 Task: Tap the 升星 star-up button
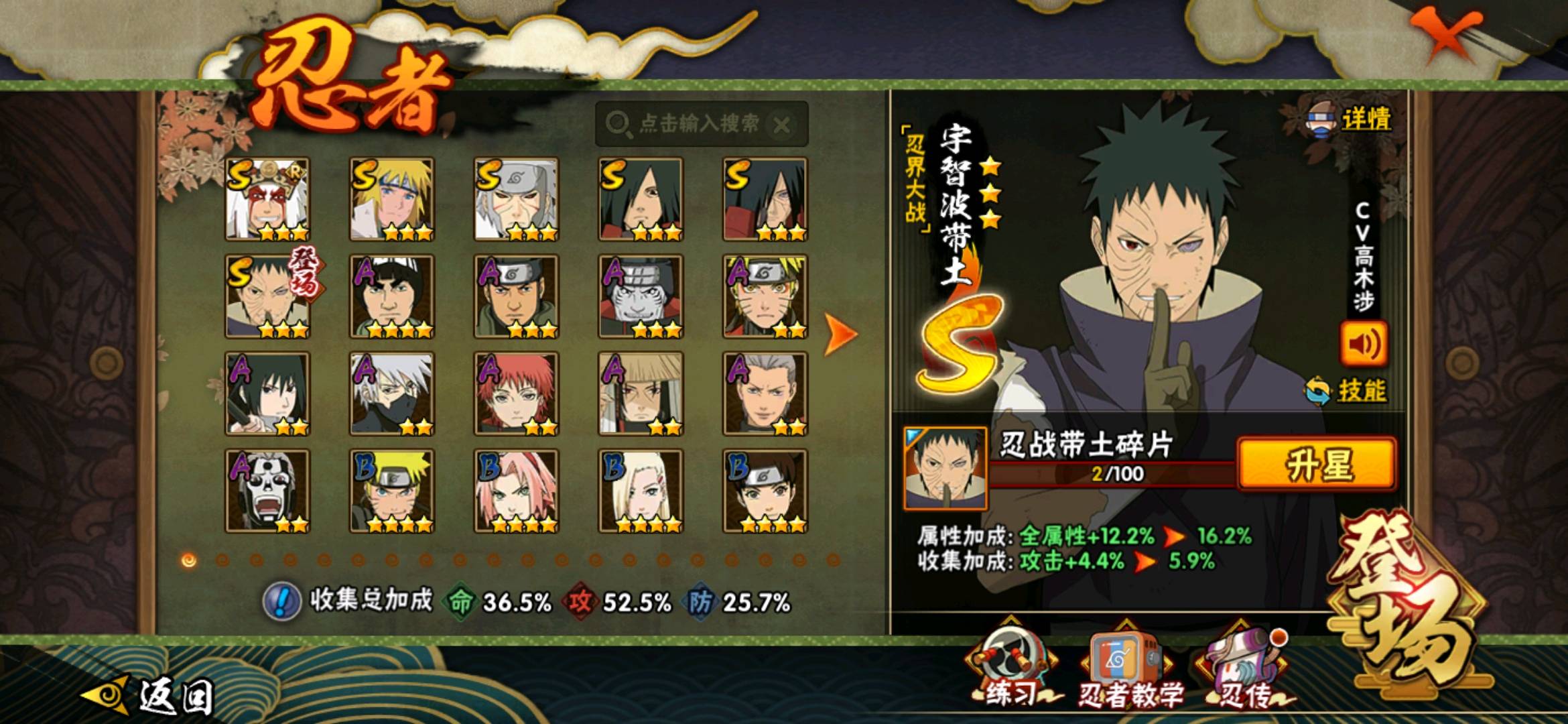(1316, 464)
